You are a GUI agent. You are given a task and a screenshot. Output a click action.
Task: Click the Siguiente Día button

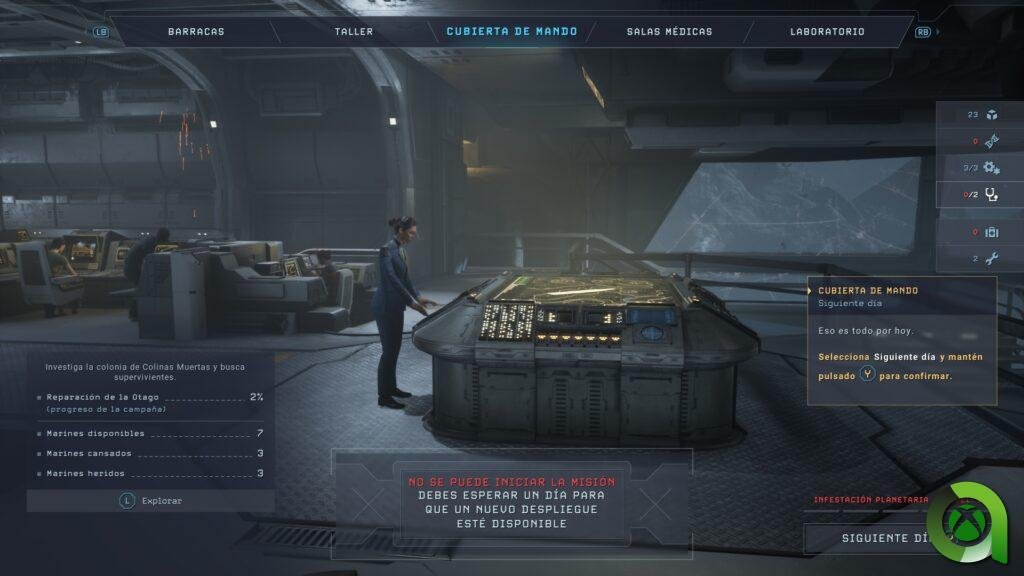(880, 538)
